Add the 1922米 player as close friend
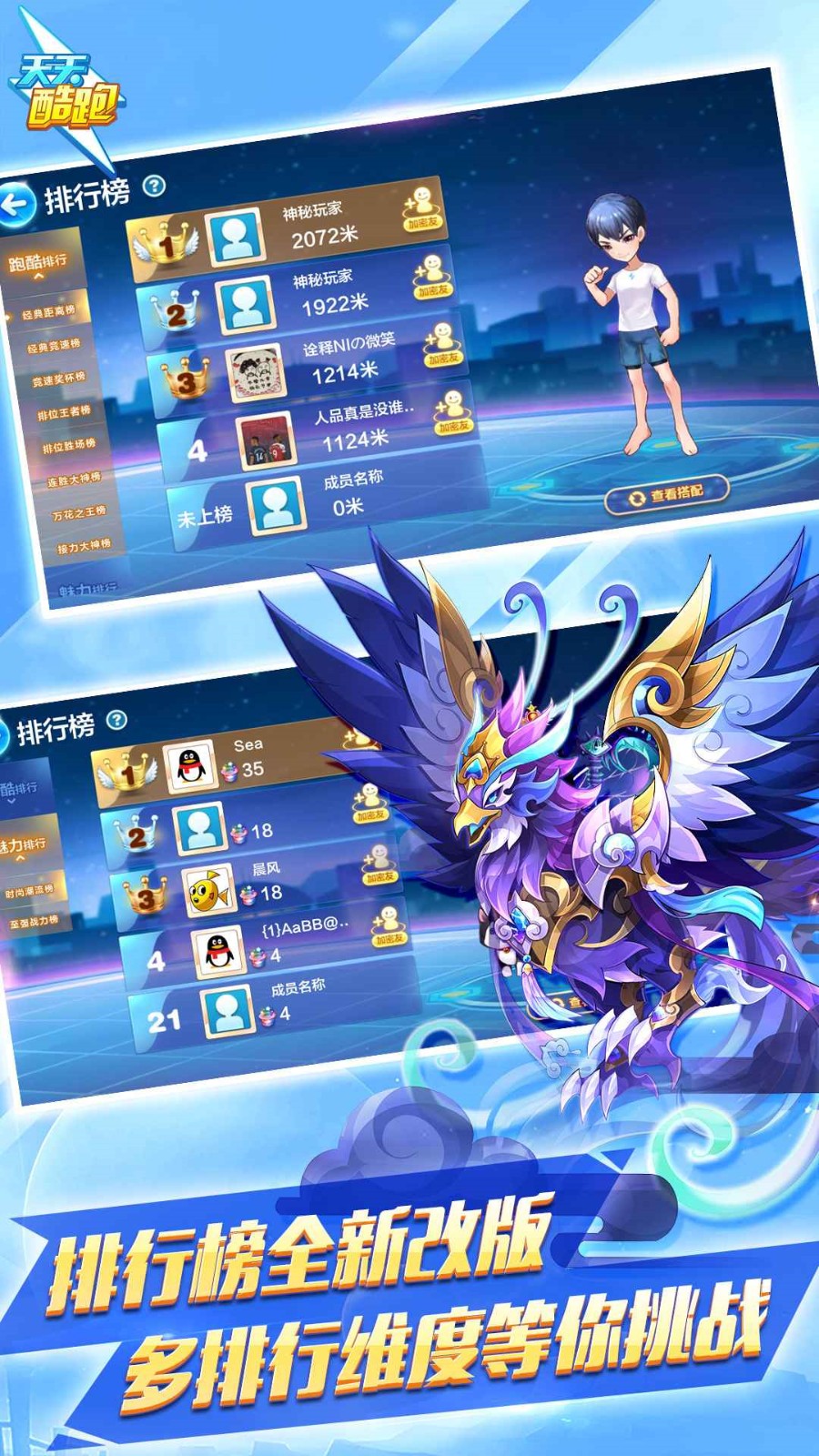Screen dimensions: 819x1456 432,277
